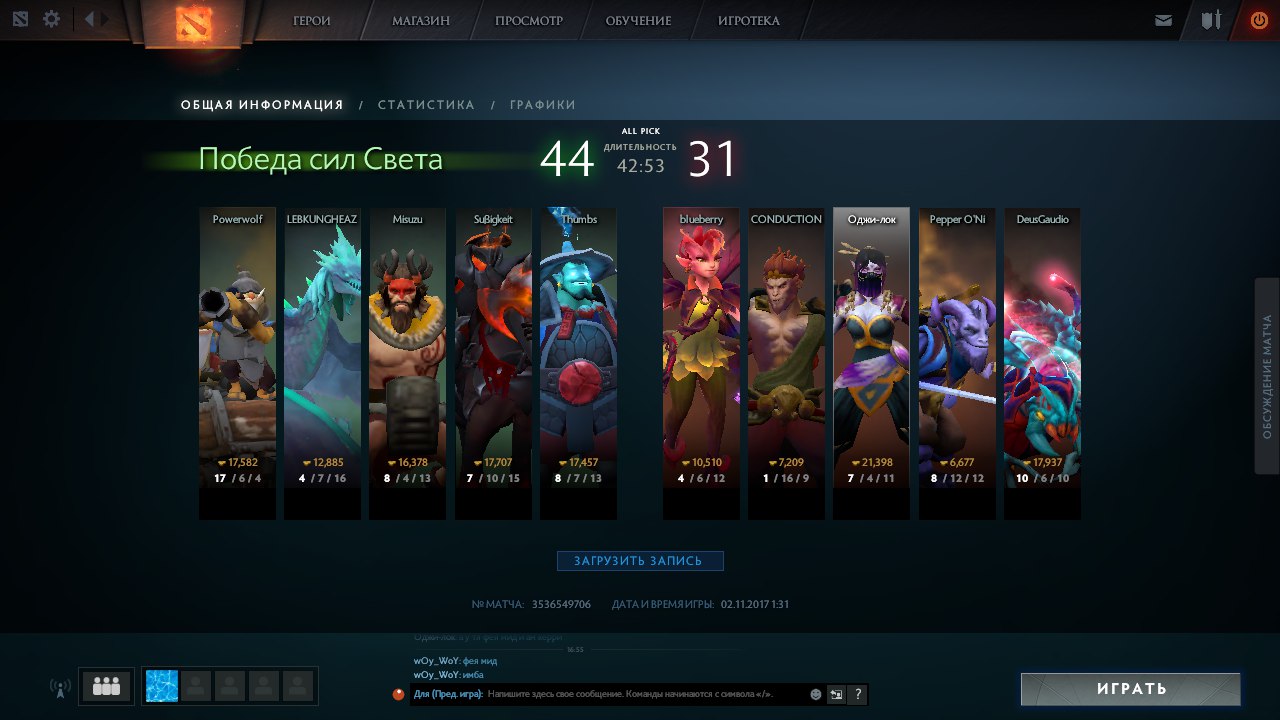Viewport: 1280px width, 720px height.
Task: Switch to the Статистика tab
Action: [x=426, y=105]
